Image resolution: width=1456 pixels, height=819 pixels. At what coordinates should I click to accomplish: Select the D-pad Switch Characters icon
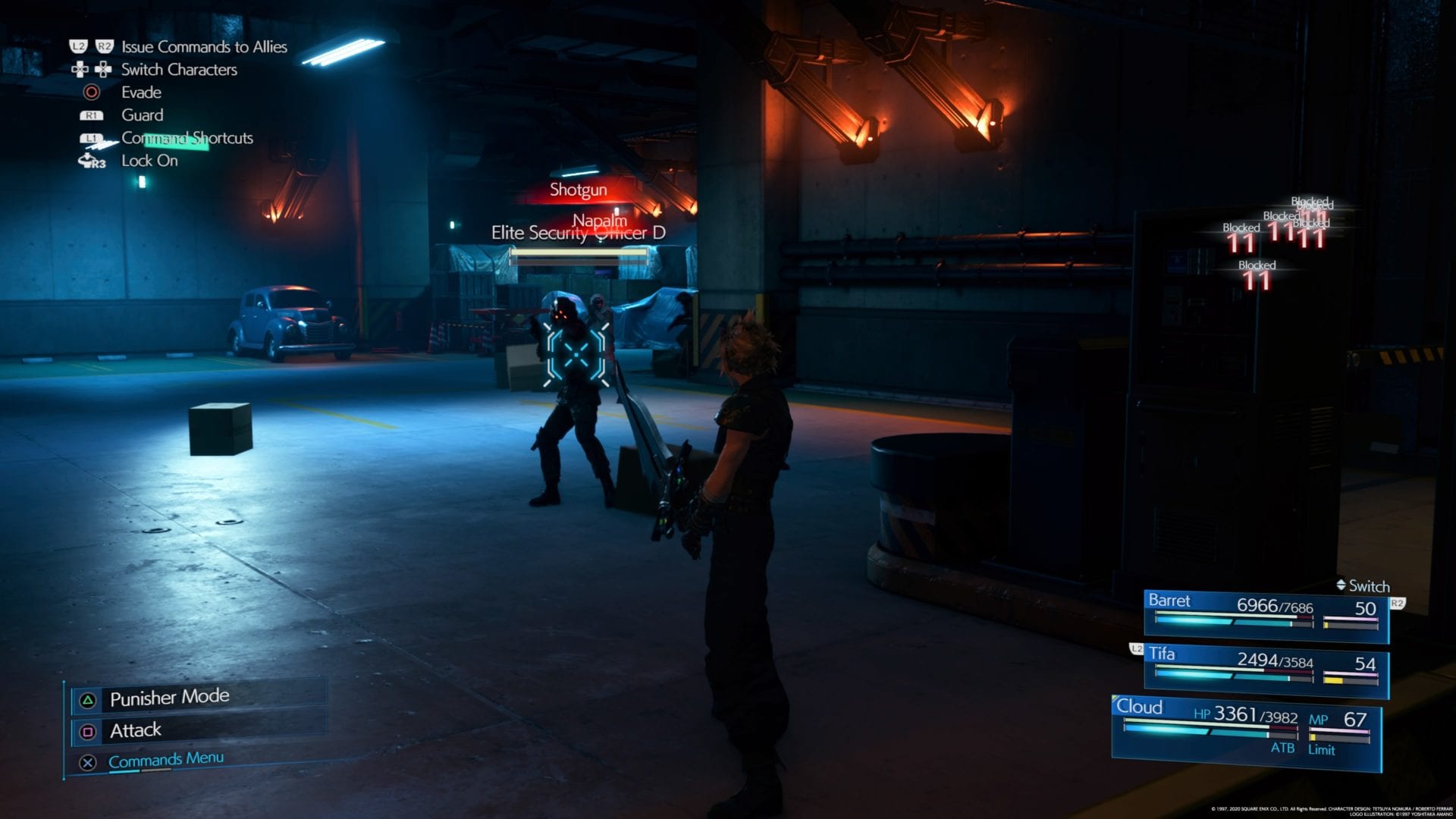tap(93, 70)
